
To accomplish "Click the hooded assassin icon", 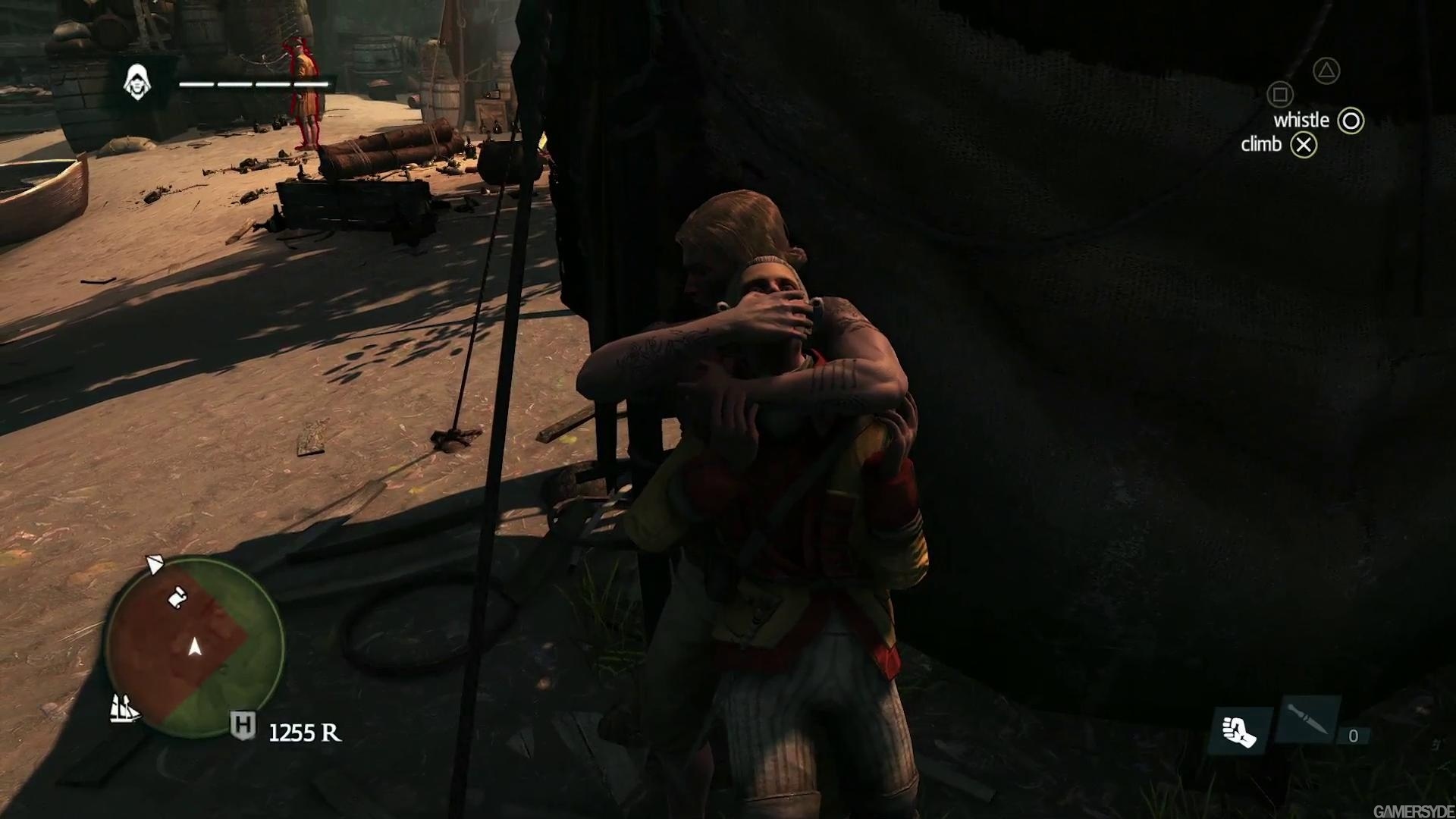I will tap(137, 82).
